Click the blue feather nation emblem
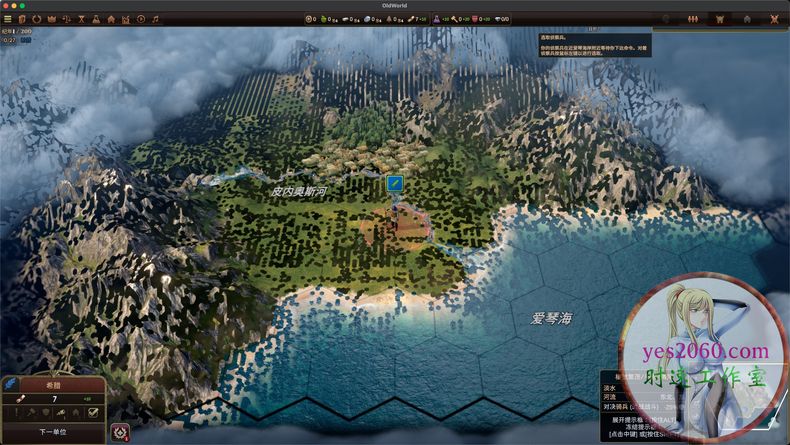The height and width of the screenshot is (445, 790). pyautogui.click(x=10, y=384)
